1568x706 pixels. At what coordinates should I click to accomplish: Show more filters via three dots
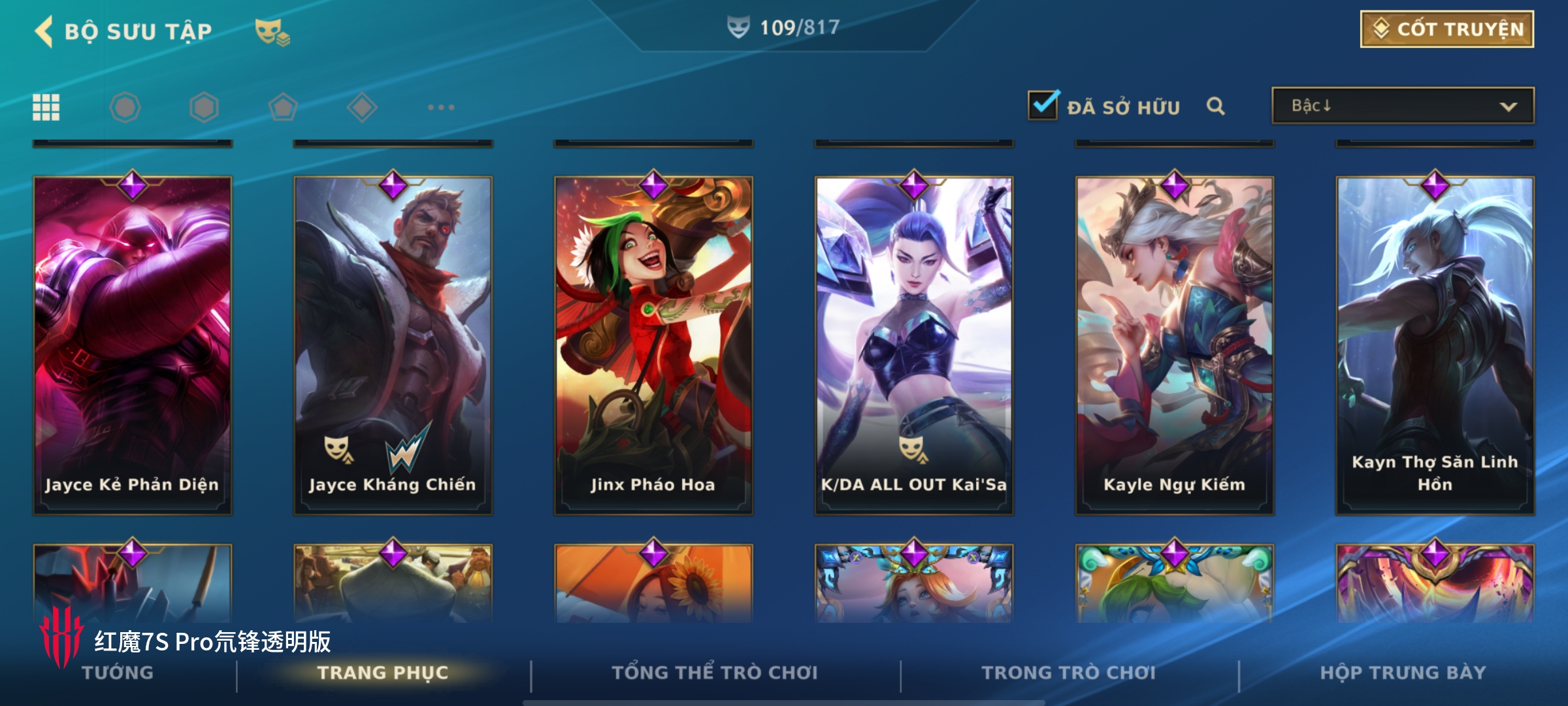pos(441,107)
